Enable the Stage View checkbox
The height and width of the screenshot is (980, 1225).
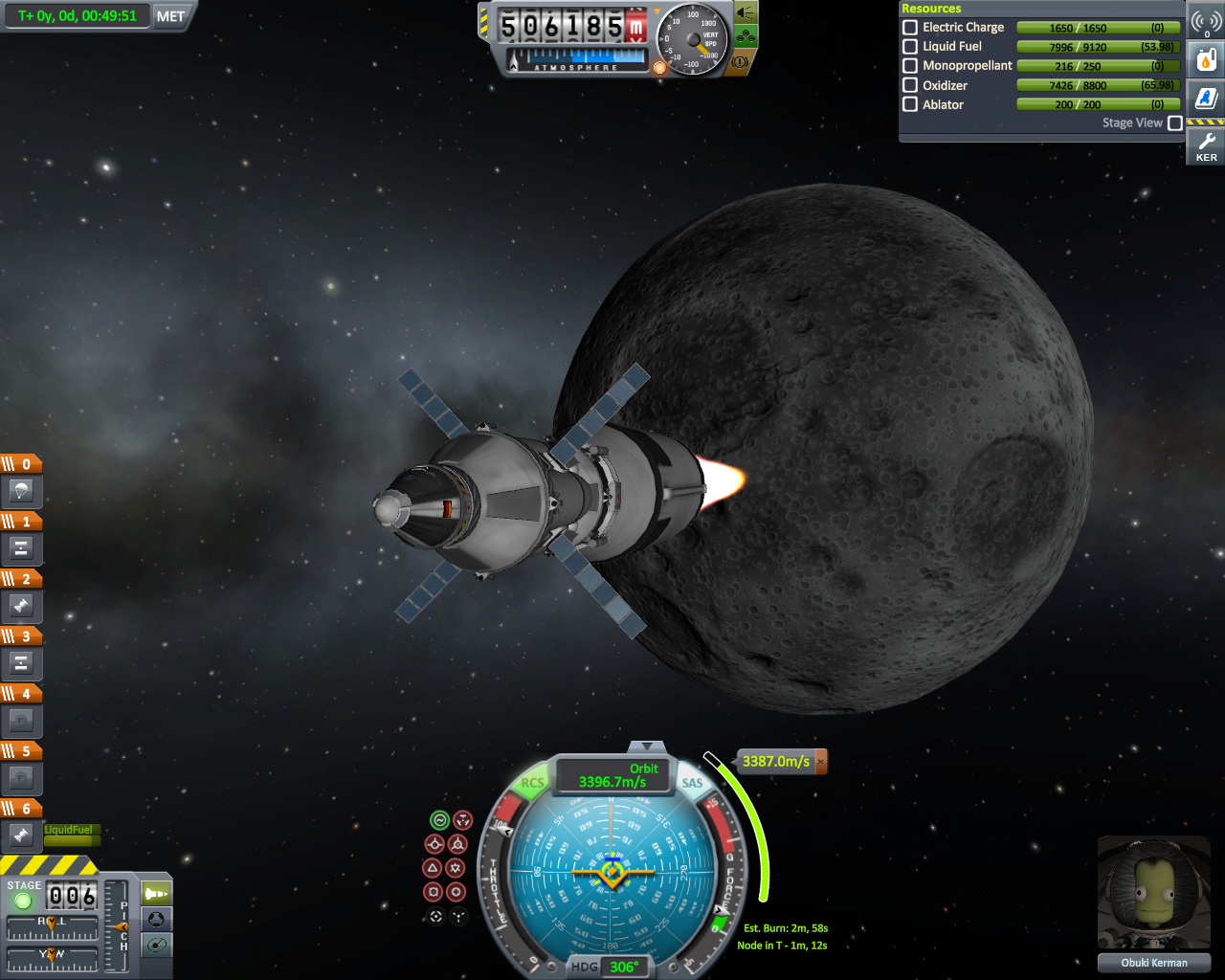click(x=1174, y=122)
